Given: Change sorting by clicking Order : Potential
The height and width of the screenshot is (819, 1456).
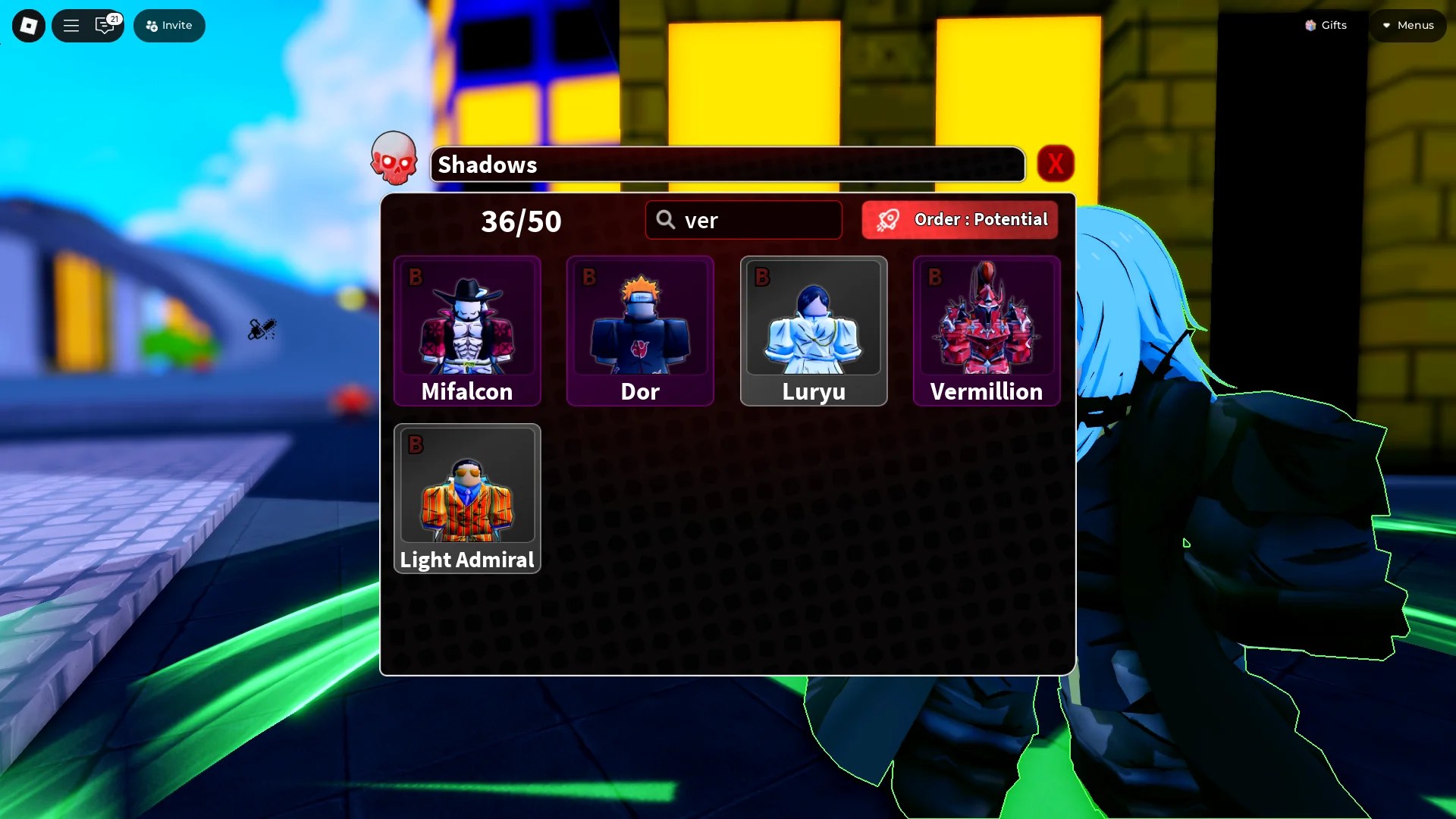Looking at the screenshot, I should (959, 219).
